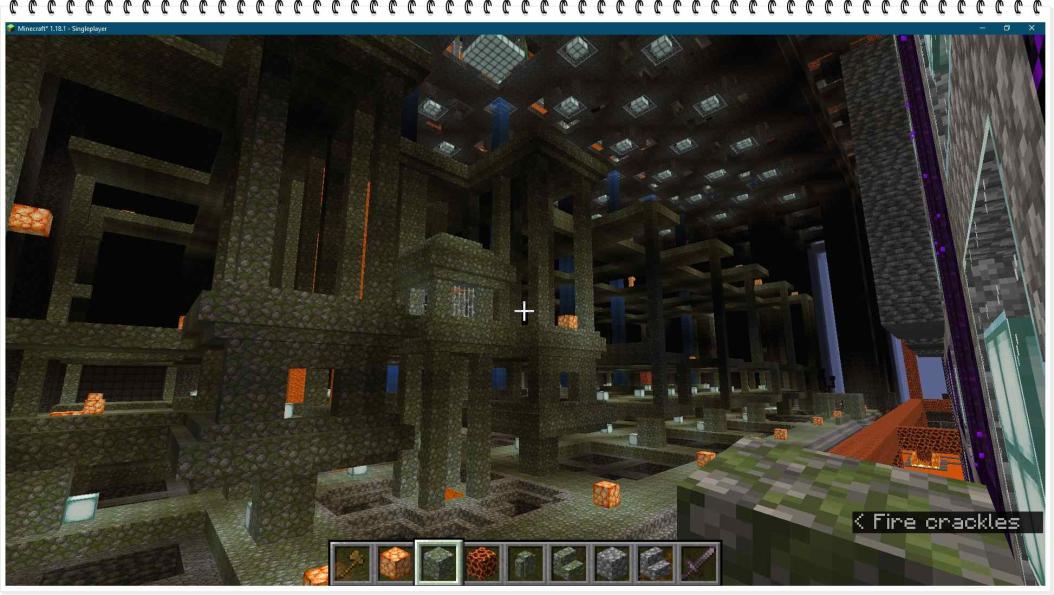1054x595 pixels.
Task: Close the Minecraft window
Action: click(x=1031, y=28)
